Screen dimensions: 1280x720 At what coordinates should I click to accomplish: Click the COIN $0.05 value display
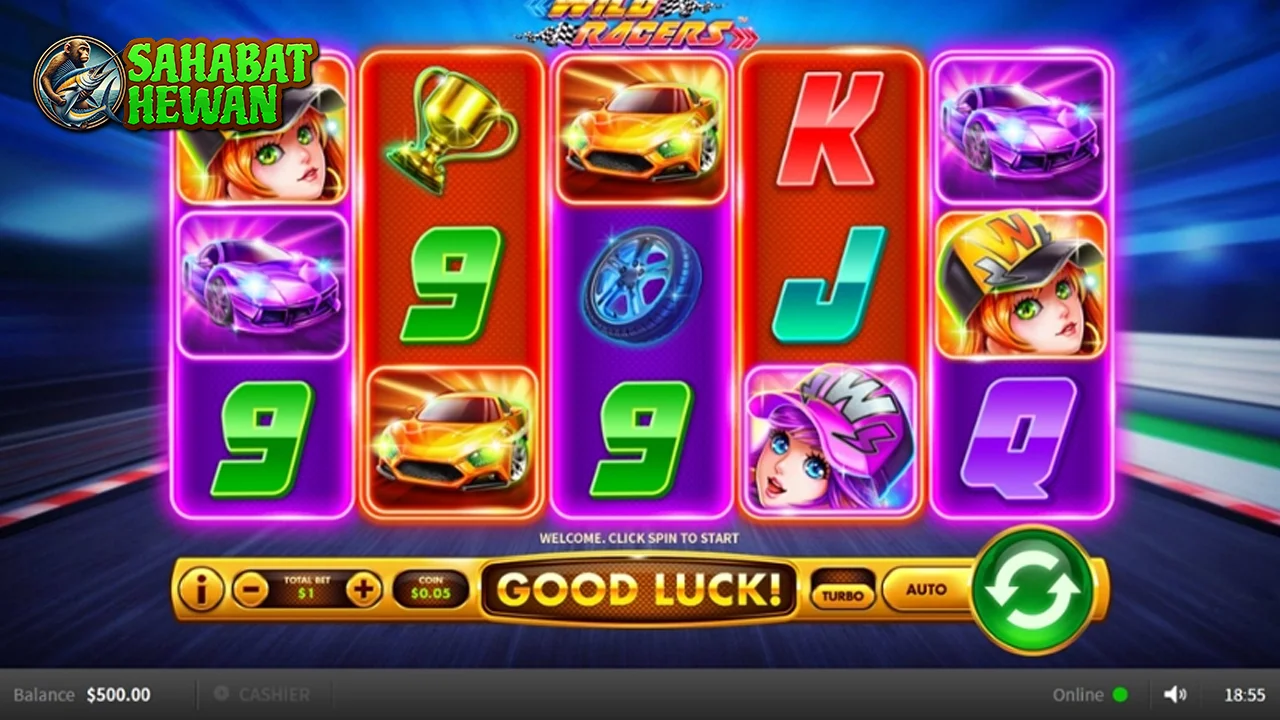(x=430, y=590)
